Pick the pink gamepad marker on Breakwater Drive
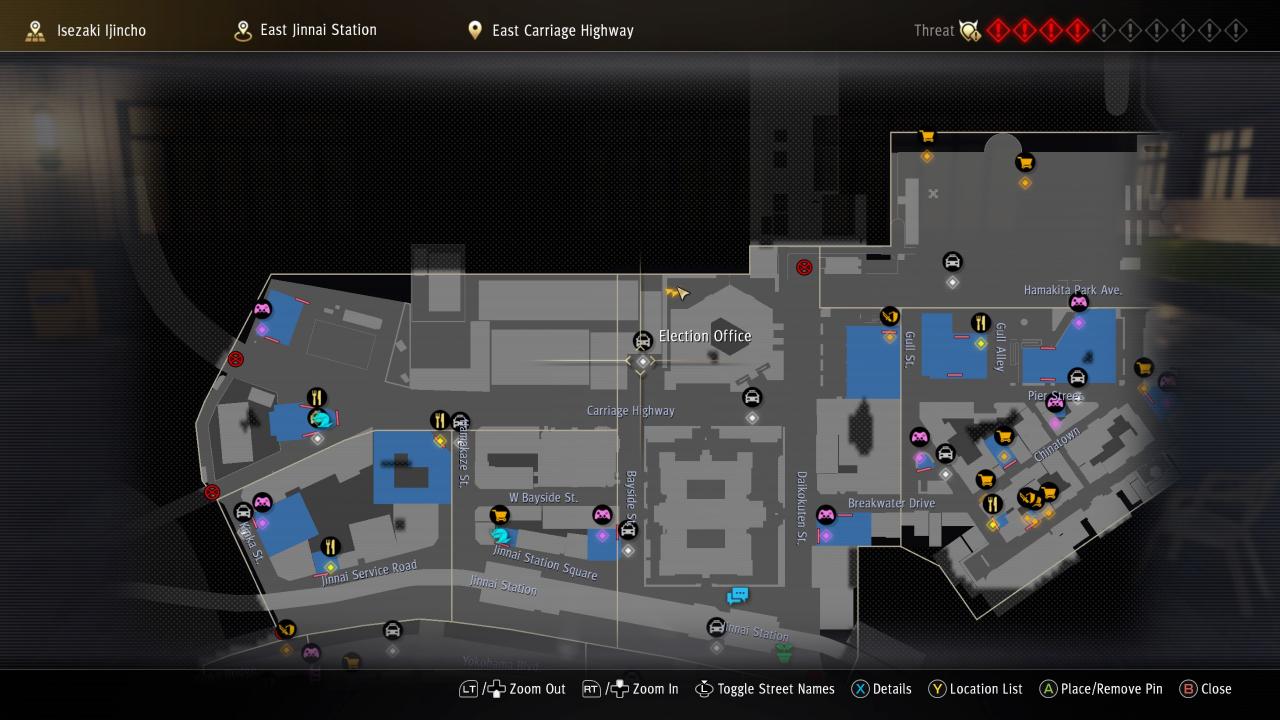 [826, 516]
